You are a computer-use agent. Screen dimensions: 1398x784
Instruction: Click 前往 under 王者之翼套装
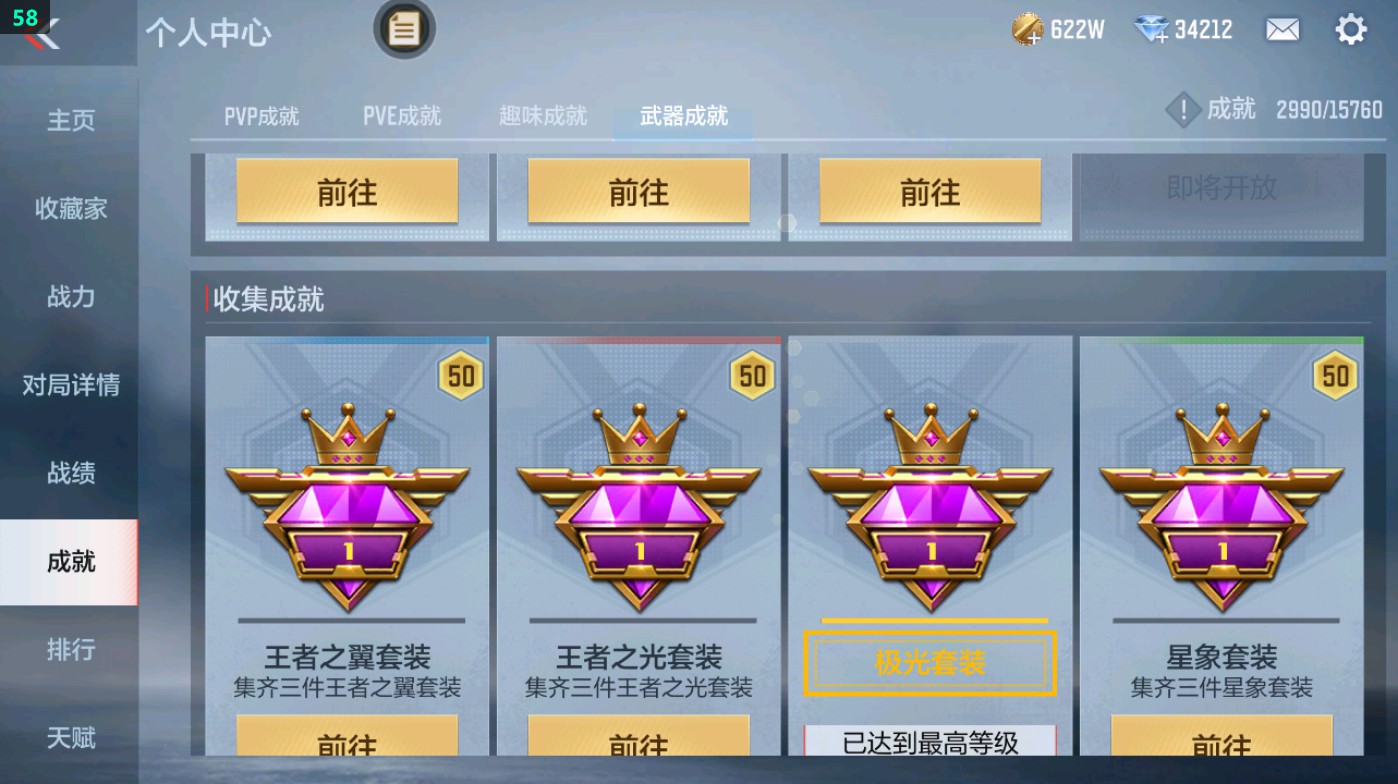pos(347,745)
